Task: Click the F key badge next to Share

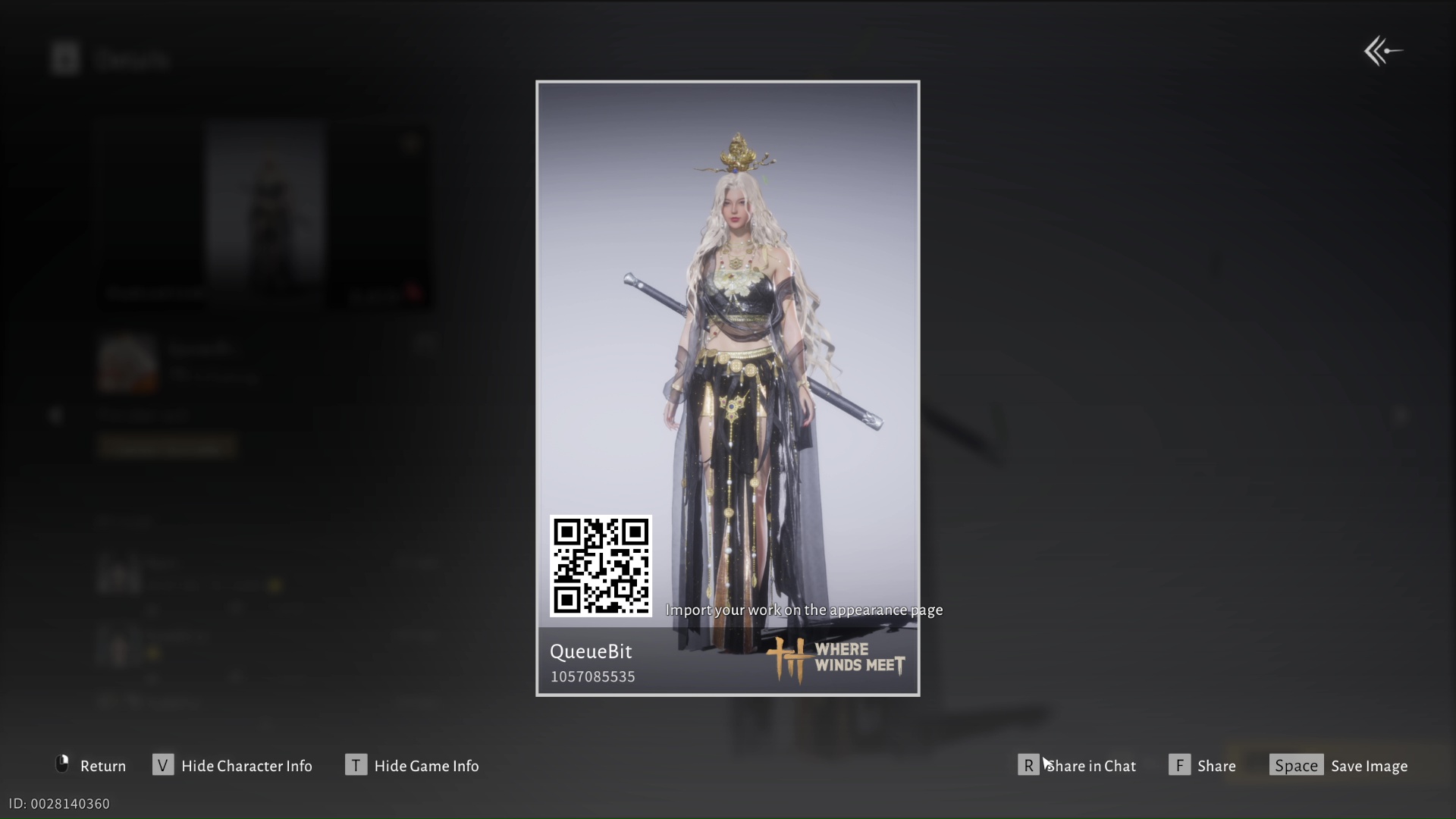Action: [x=1180, y=765]
